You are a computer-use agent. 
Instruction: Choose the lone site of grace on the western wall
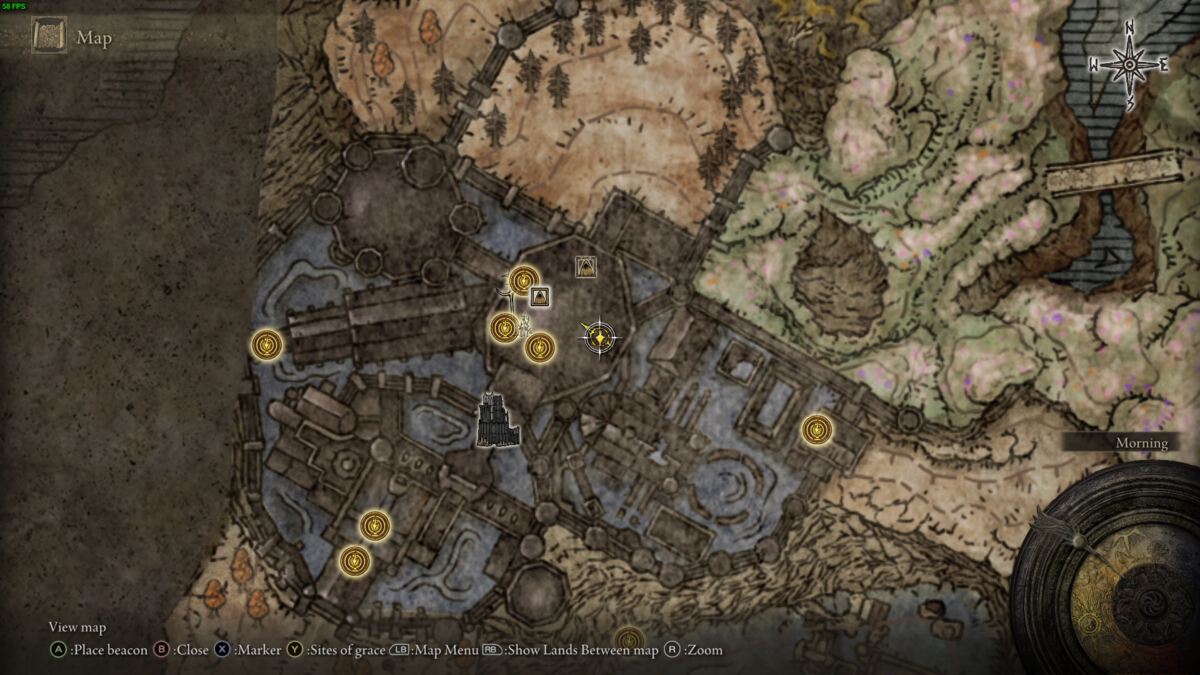click(267, 345)
